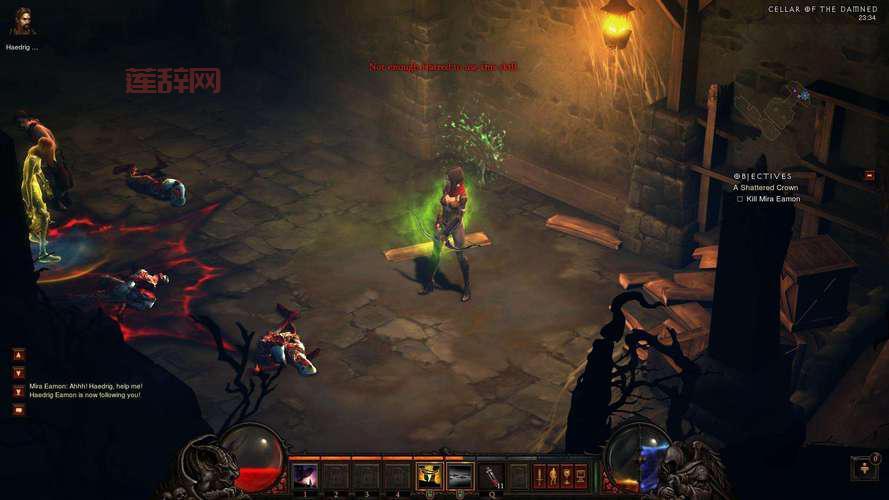The width and height of the screenshot is (889, 500).
Task: Jump to the chat bottom with the lowest arrow button
Action: click(x=19, y=391)
